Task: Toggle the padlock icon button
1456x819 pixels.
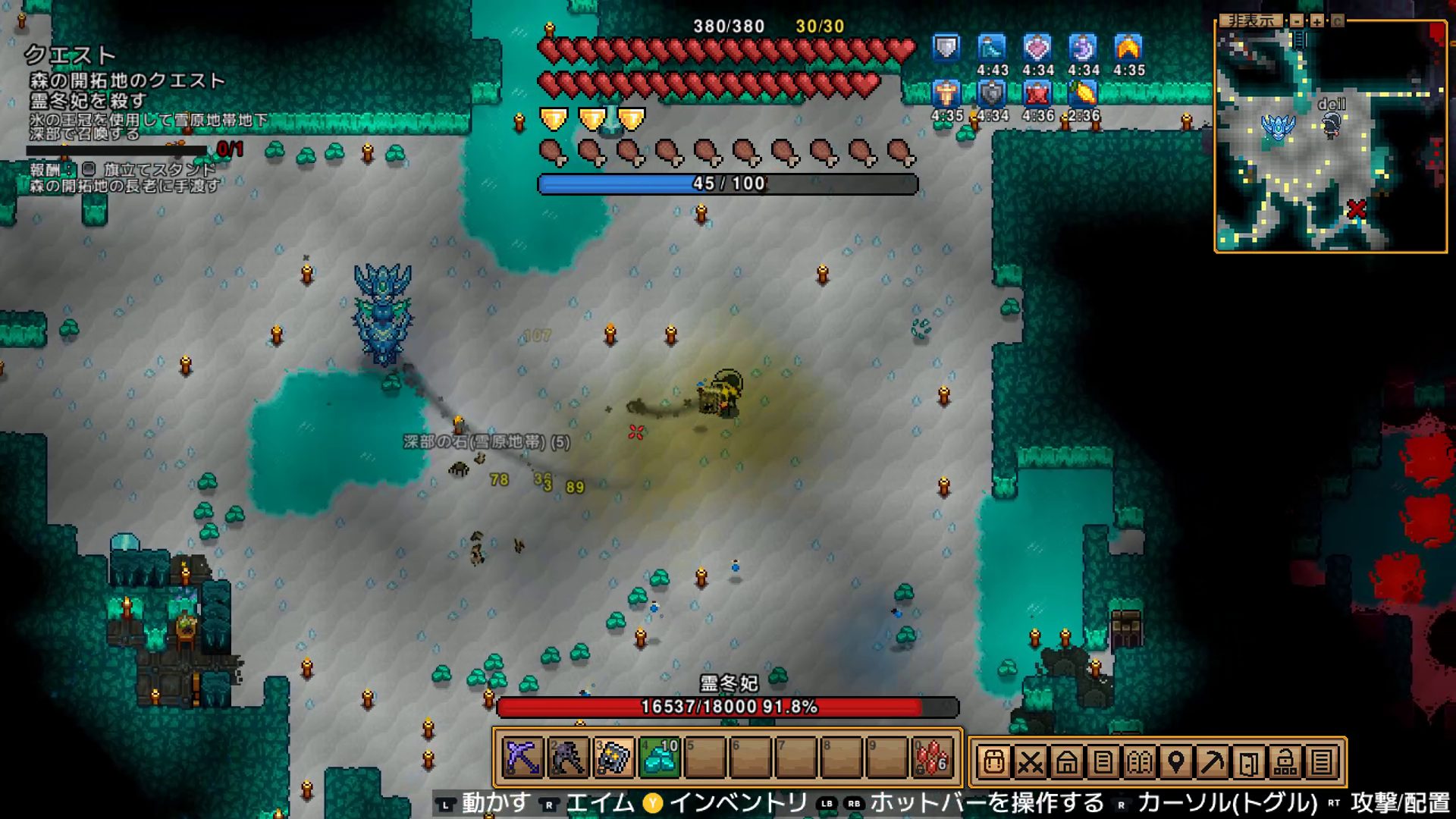Action: (x=1285, y=762)
